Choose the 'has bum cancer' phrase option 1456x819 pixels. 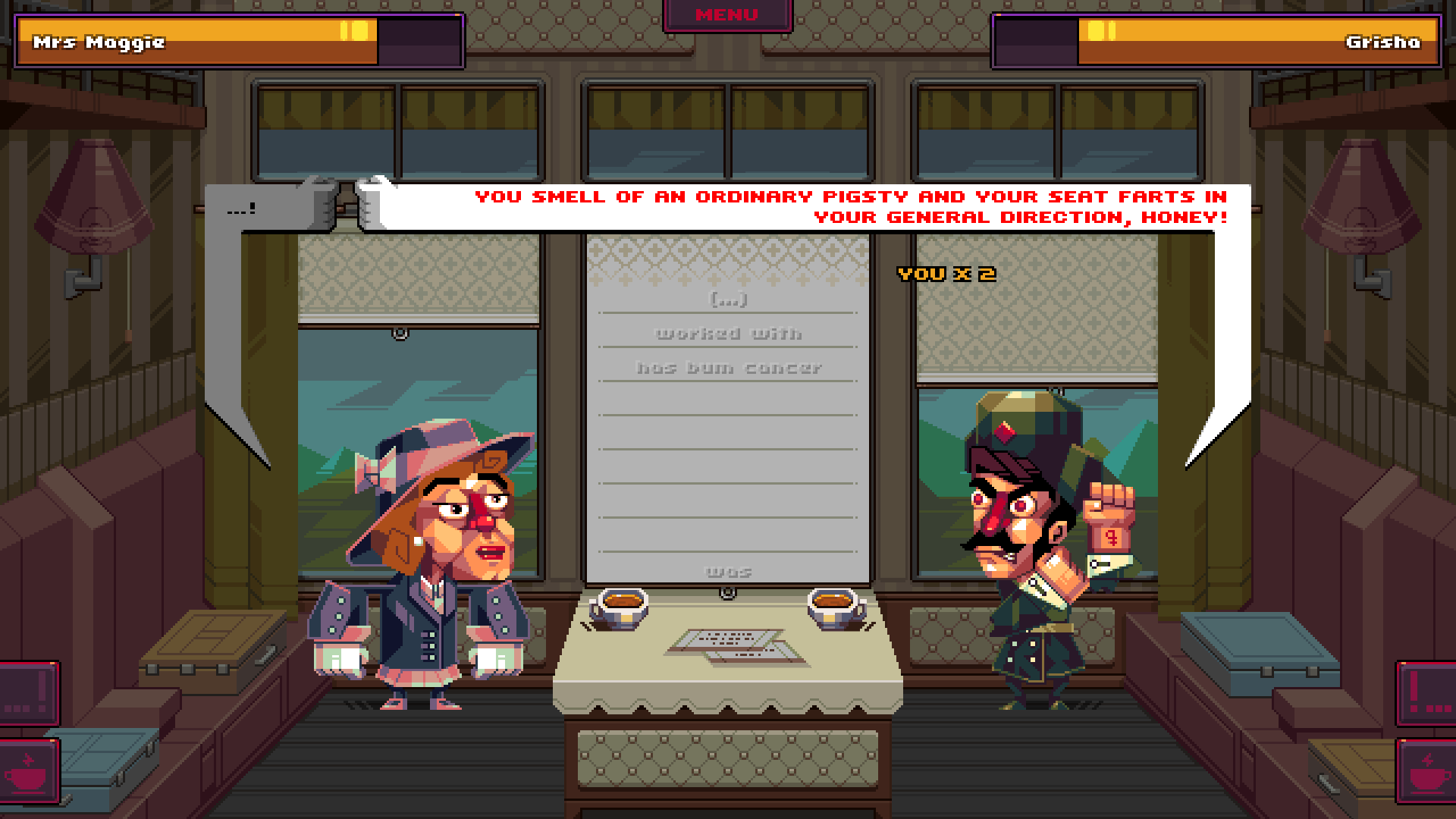point(728,369)
